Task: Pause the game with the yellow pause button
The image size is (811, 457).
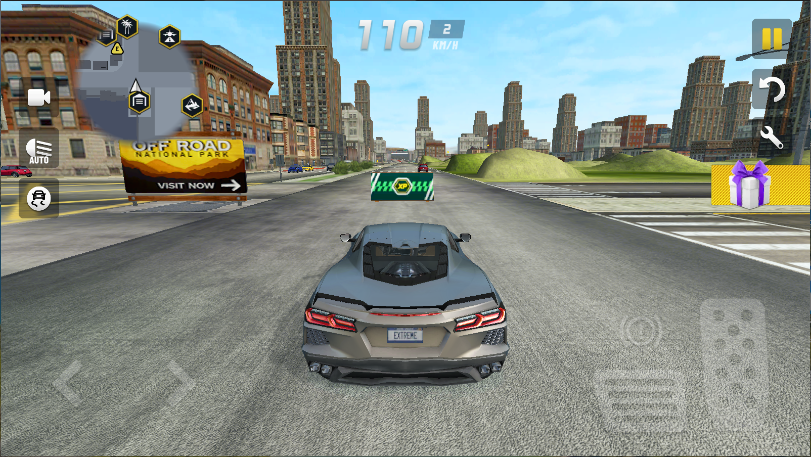Action: click(771, 39)
